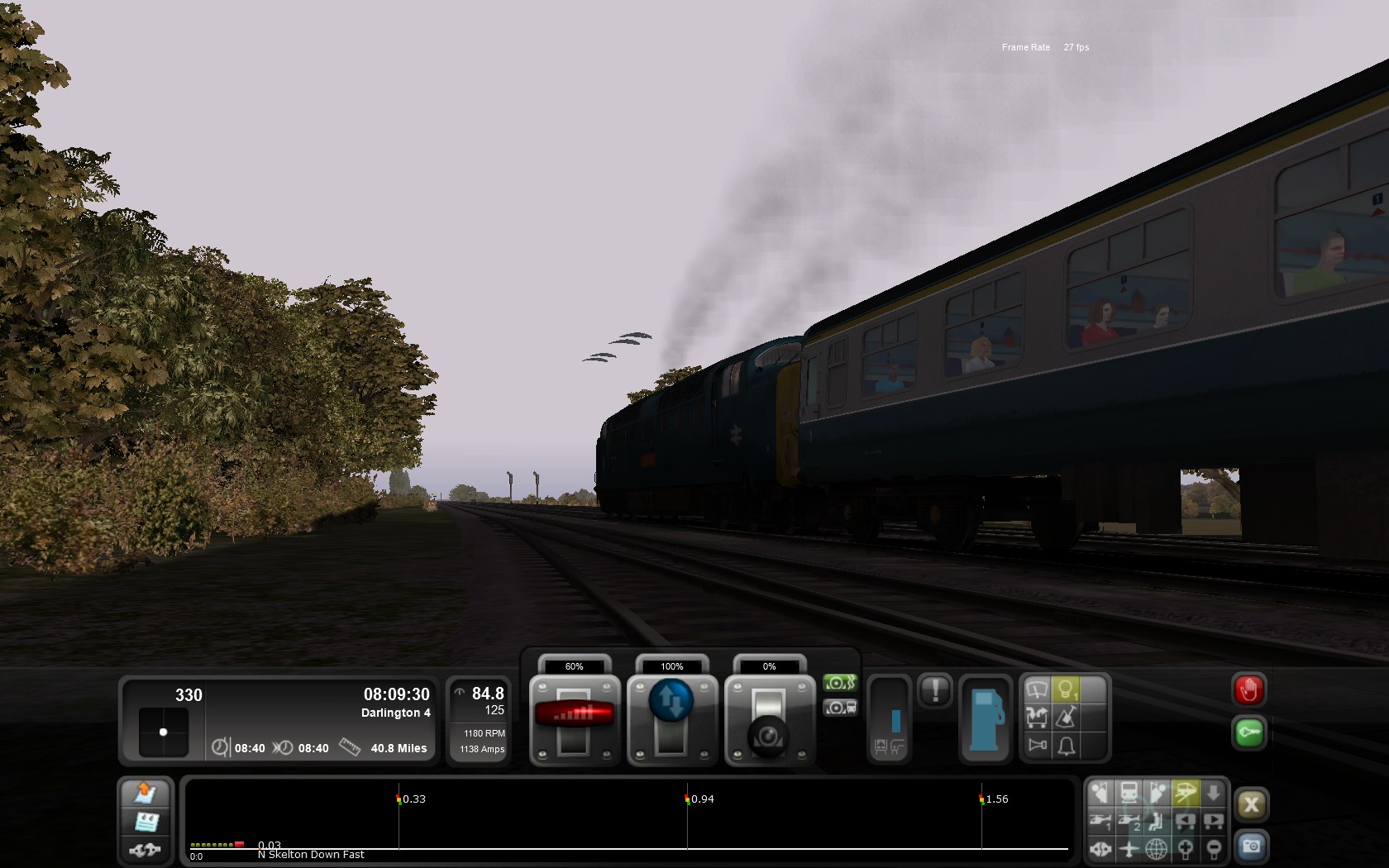This screenshot has width=1389, height=868.
Task: Open the blue fuel pump gauge
Action: click(x=985, y=719)
